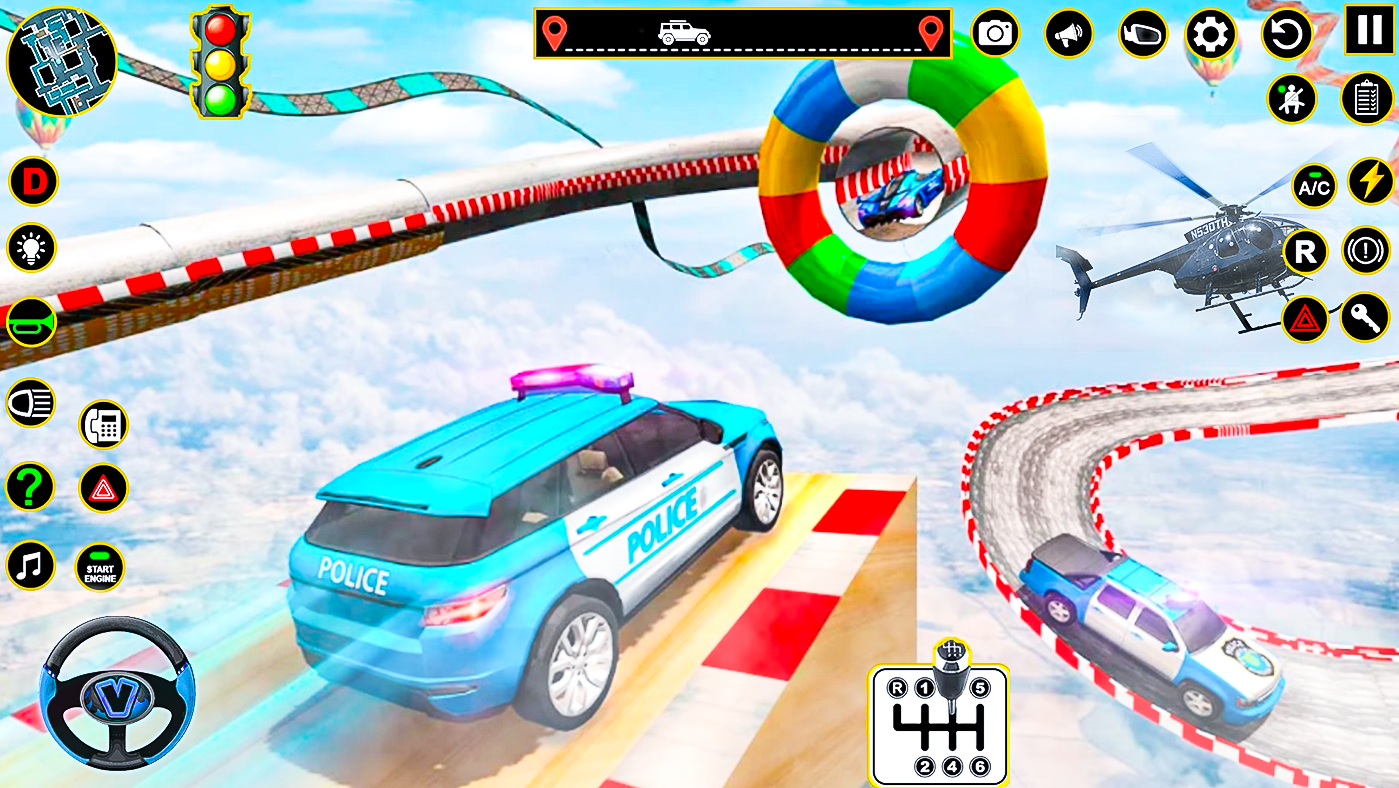Screen dimensions: 1399x788
Task: Open the settings gear menu
Action: [1210, 33]
